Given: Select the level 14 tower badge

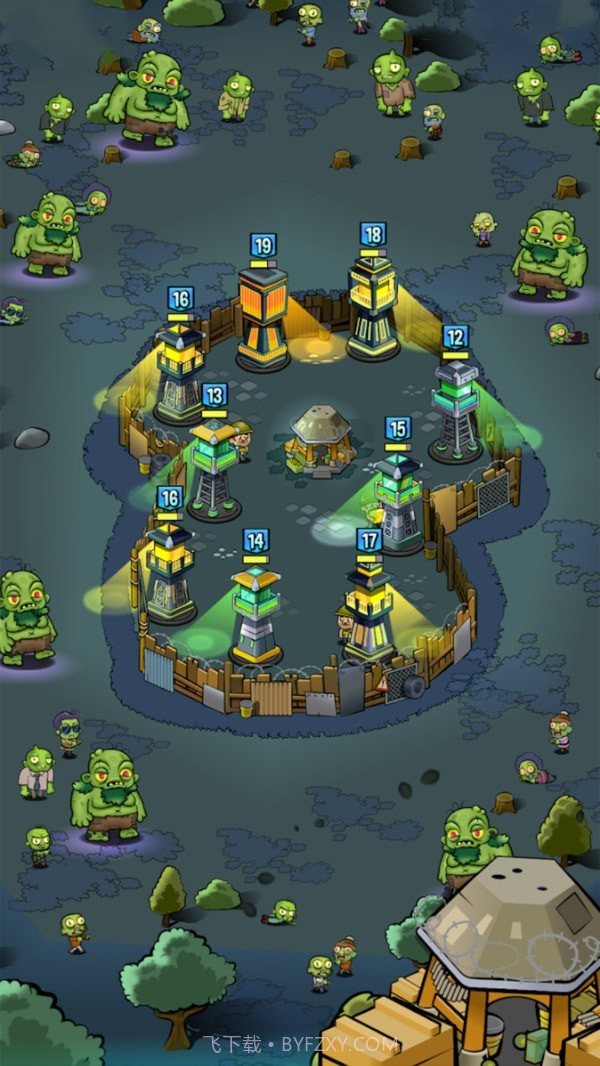Looking at the screenshot, I should 256,541.
